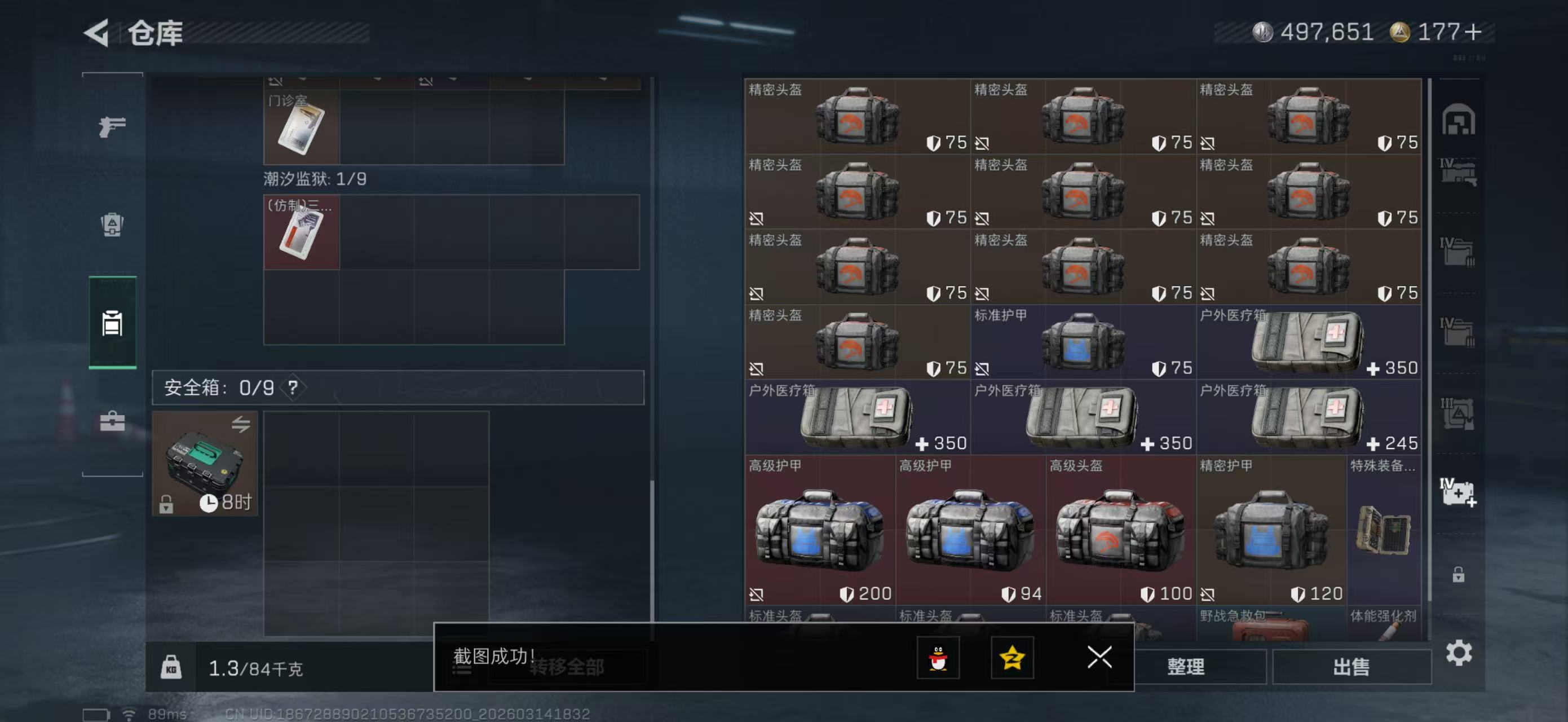Click the KG weight icon at bottom left
Viewport: 1568px width, 722px height.
coord(173,667)
